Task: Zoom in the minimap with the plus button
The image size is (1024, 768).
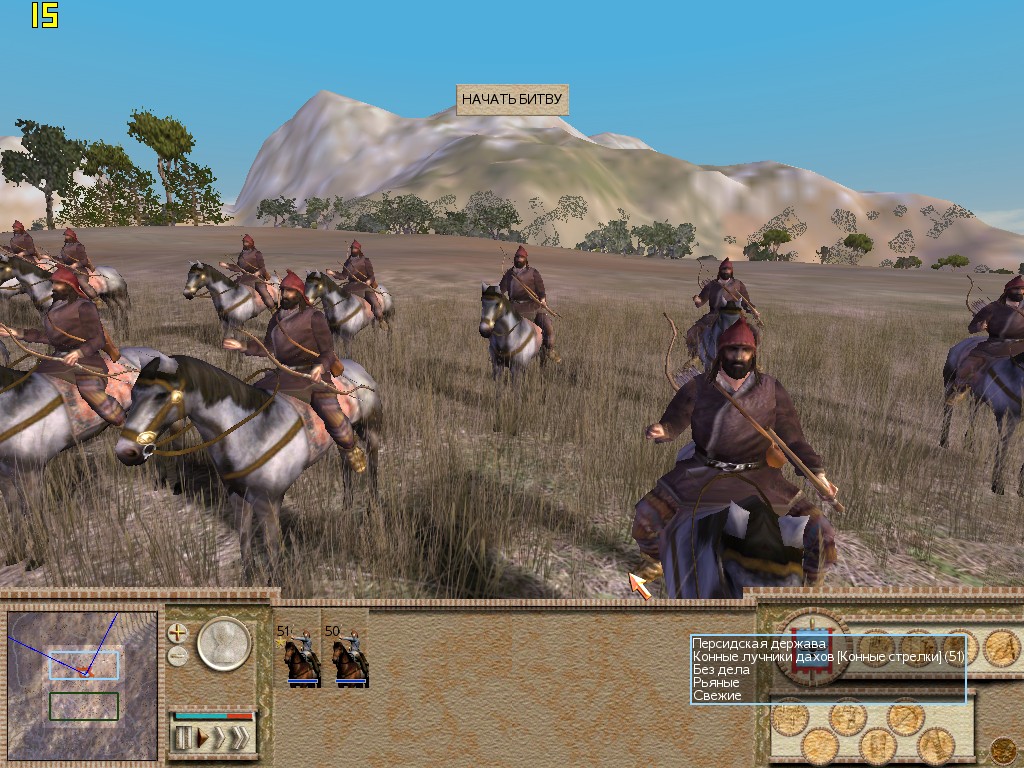Action: pyautogui.click(x=177, y=633)
